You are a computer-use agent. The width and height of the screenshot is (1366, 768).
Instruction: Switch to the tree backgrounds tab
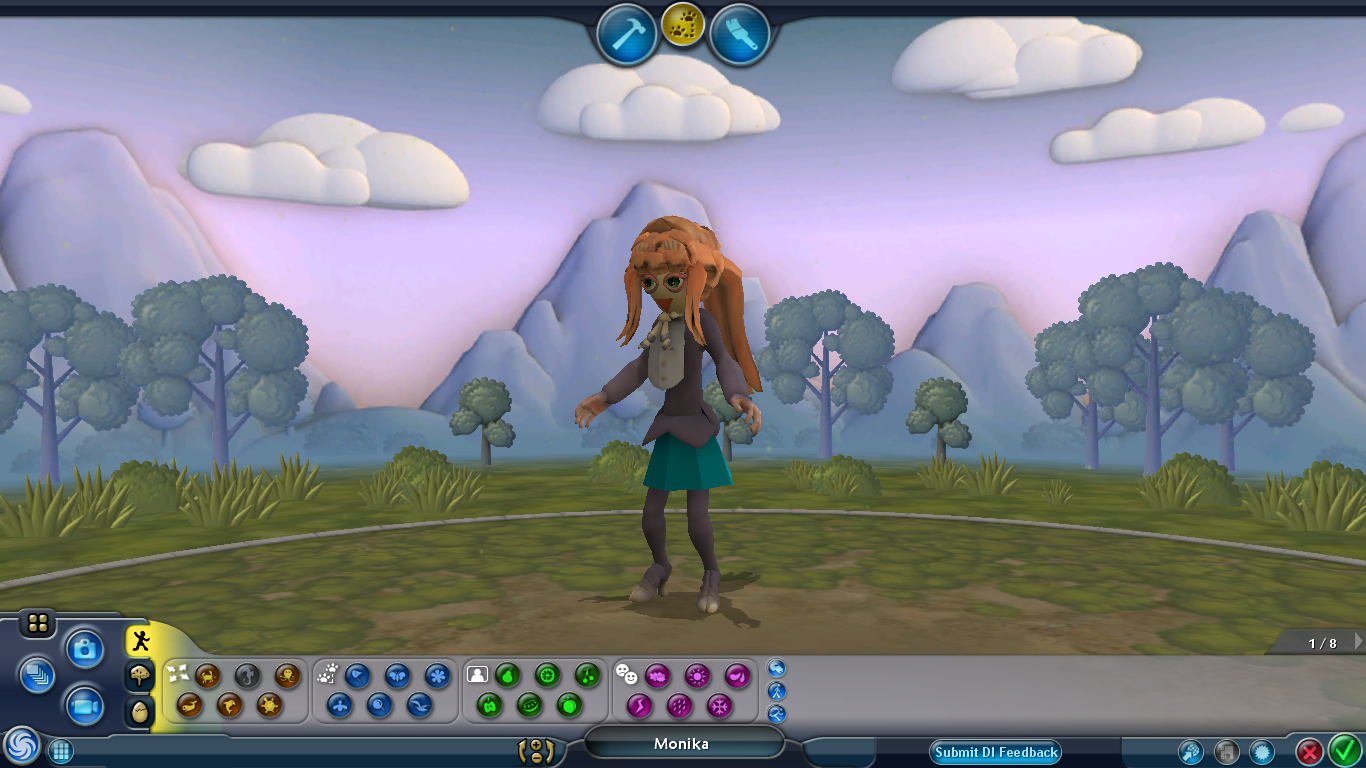tap(140, 676)
